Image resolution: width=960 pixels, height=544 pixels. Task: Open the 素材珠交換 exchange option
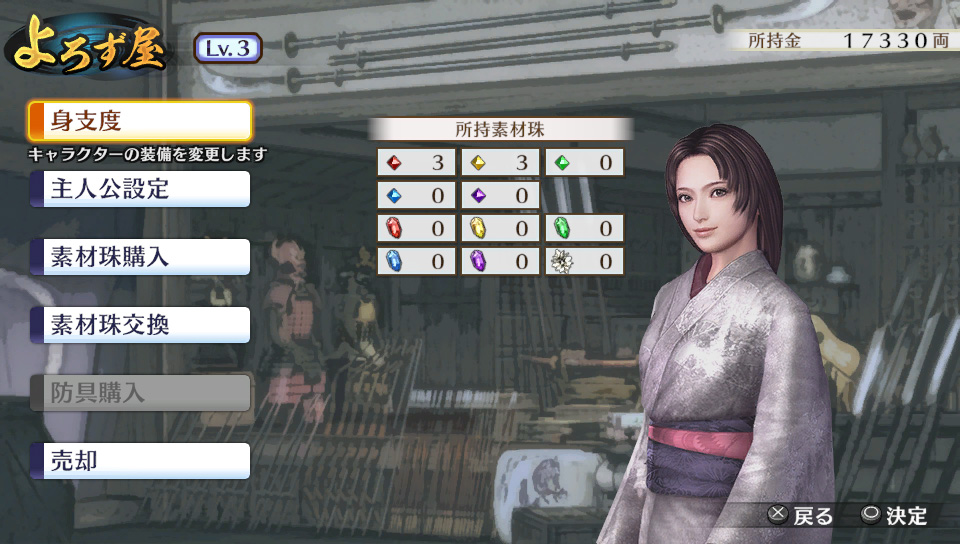140,325
